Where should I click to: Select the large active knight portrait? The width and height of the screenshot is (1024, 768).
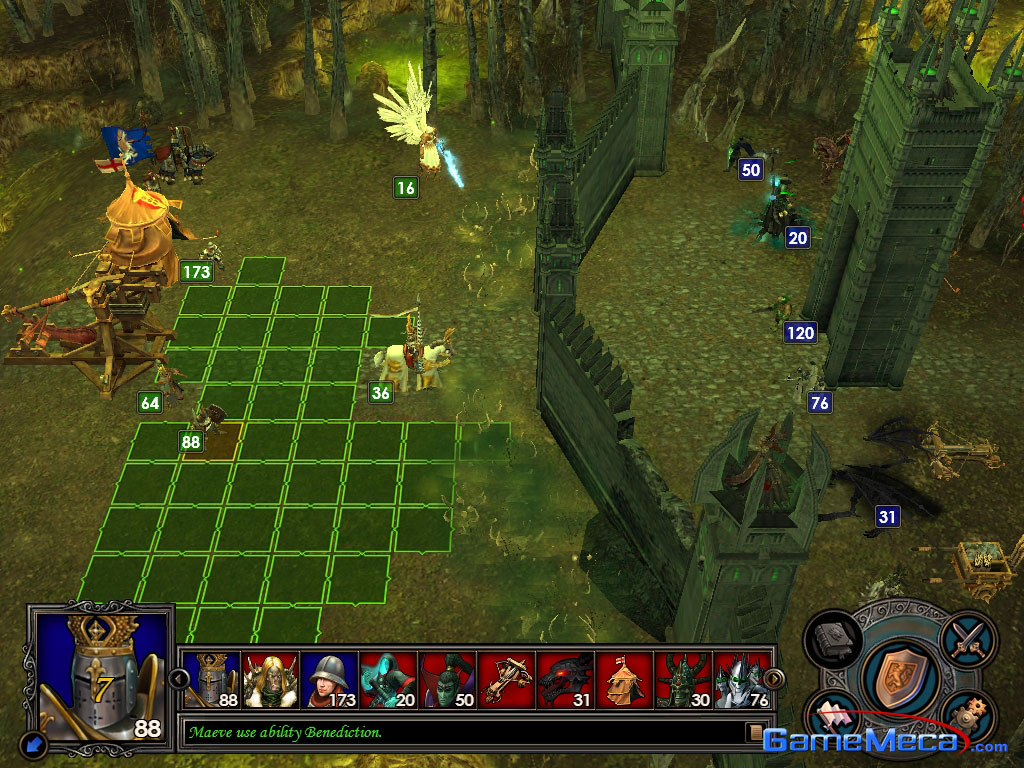[100, 671]
